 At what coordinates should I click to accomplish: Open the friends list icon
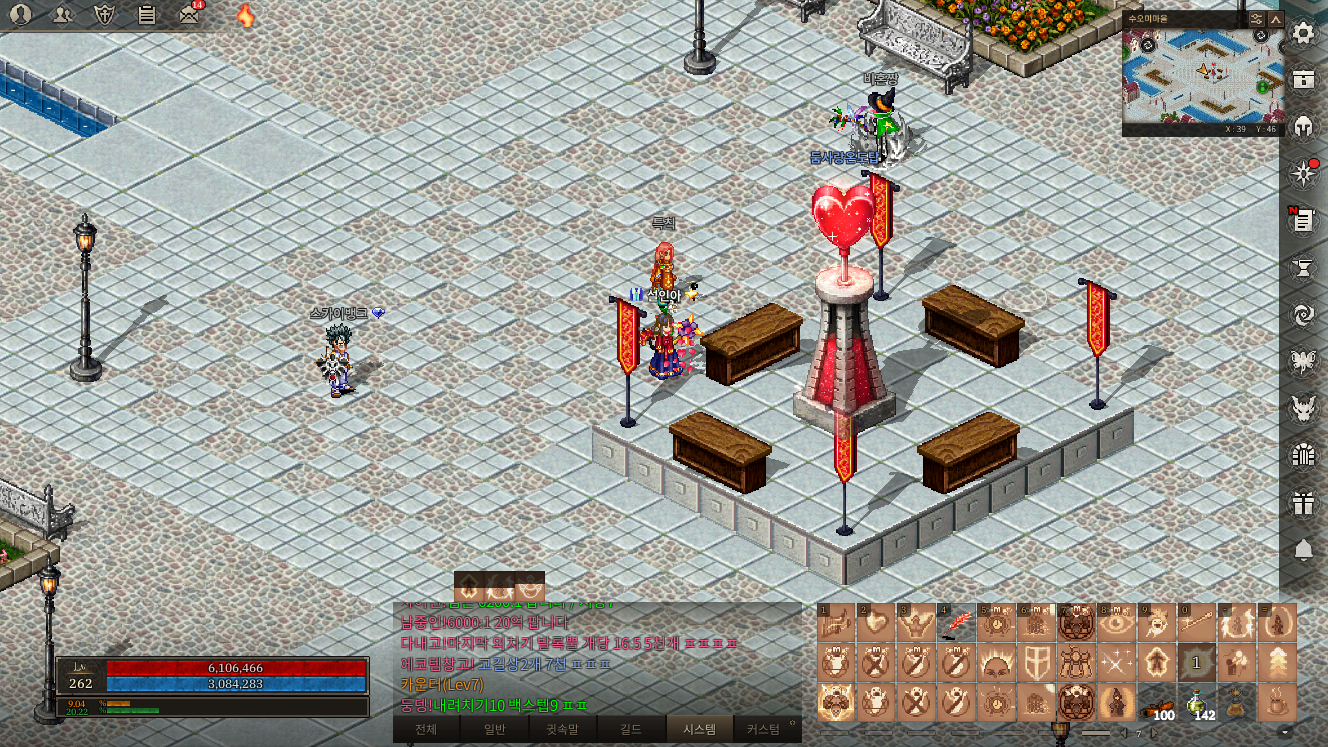[x=62, y=14]
